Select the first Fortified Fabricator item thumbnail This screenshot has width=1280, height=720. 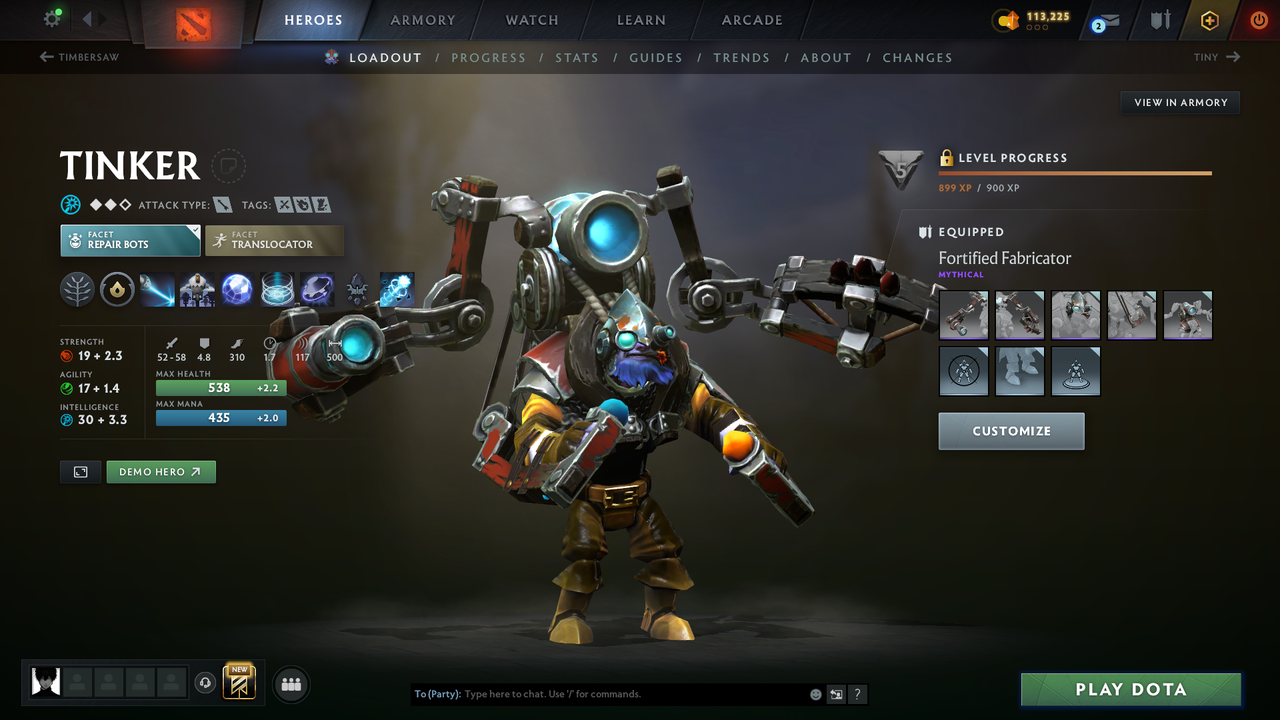[x=963, y=315]
